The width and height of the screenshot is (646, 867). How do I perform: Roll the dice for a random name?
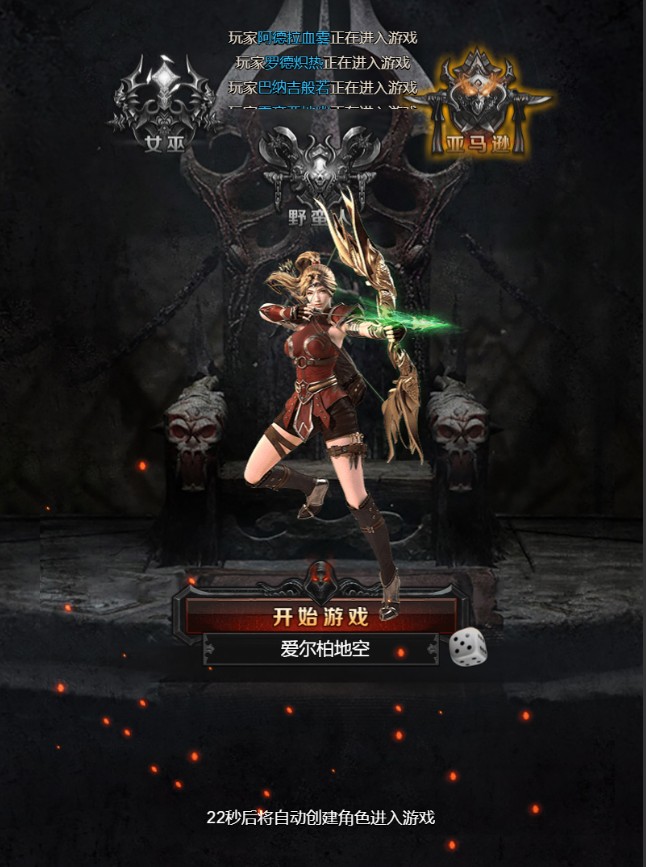pos(467,647)
